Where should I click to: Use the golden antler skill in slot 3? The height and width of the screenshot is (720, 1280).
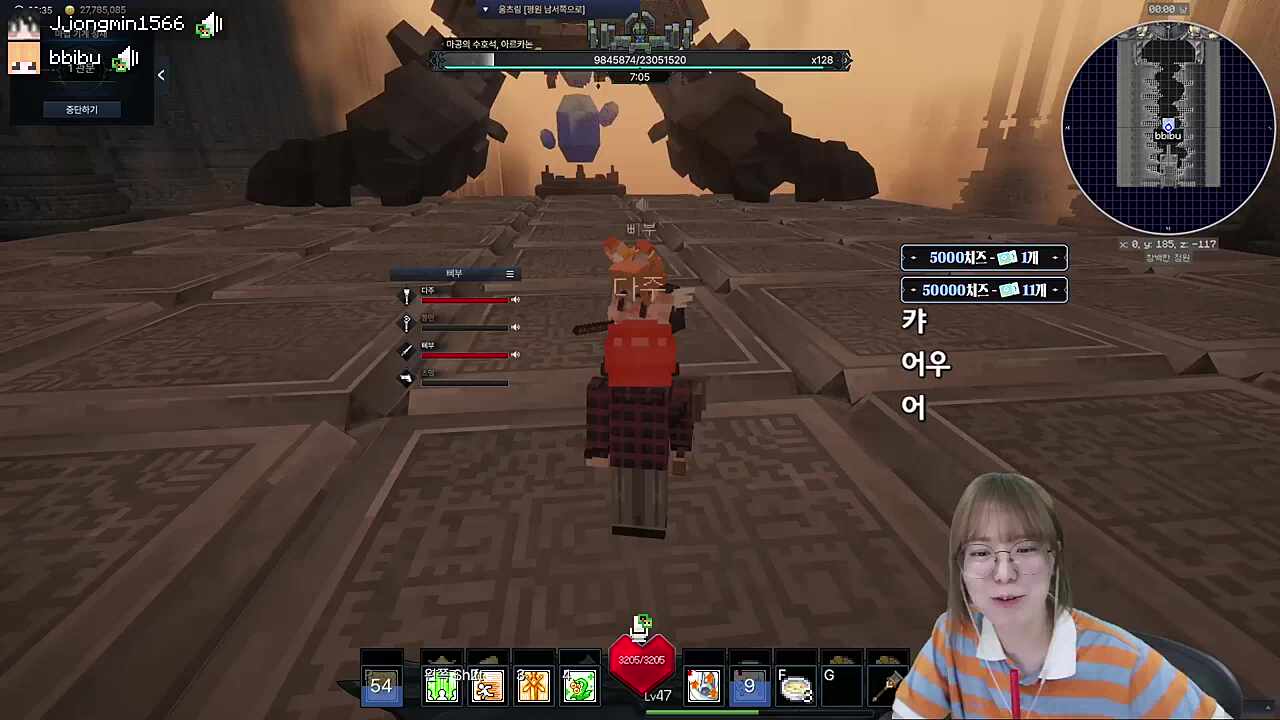tap(533, 686)
